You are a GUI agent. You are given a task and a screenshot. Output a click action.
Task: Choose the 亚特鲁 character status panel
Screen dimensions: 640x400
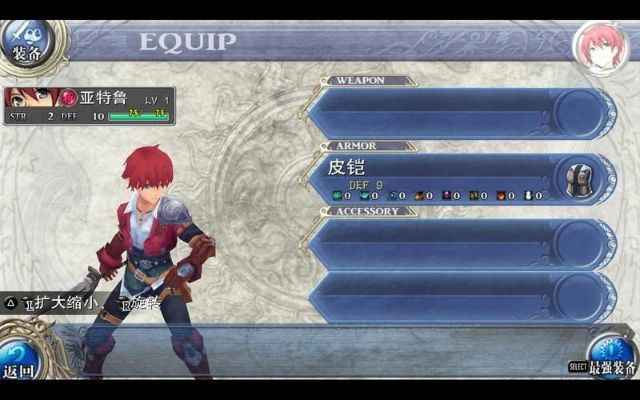89,106
